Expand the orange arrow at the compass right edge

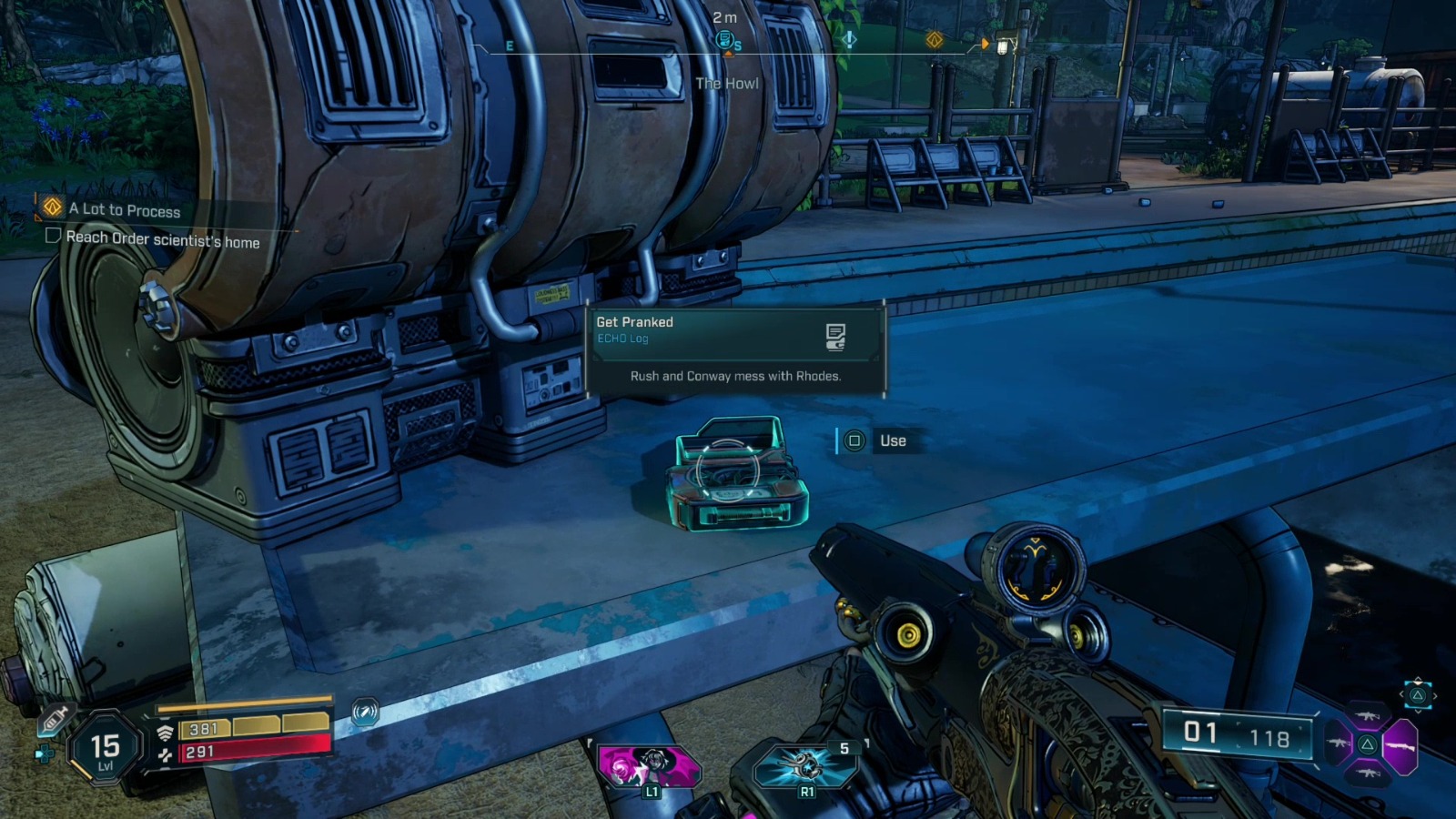[x=986, y=43]
